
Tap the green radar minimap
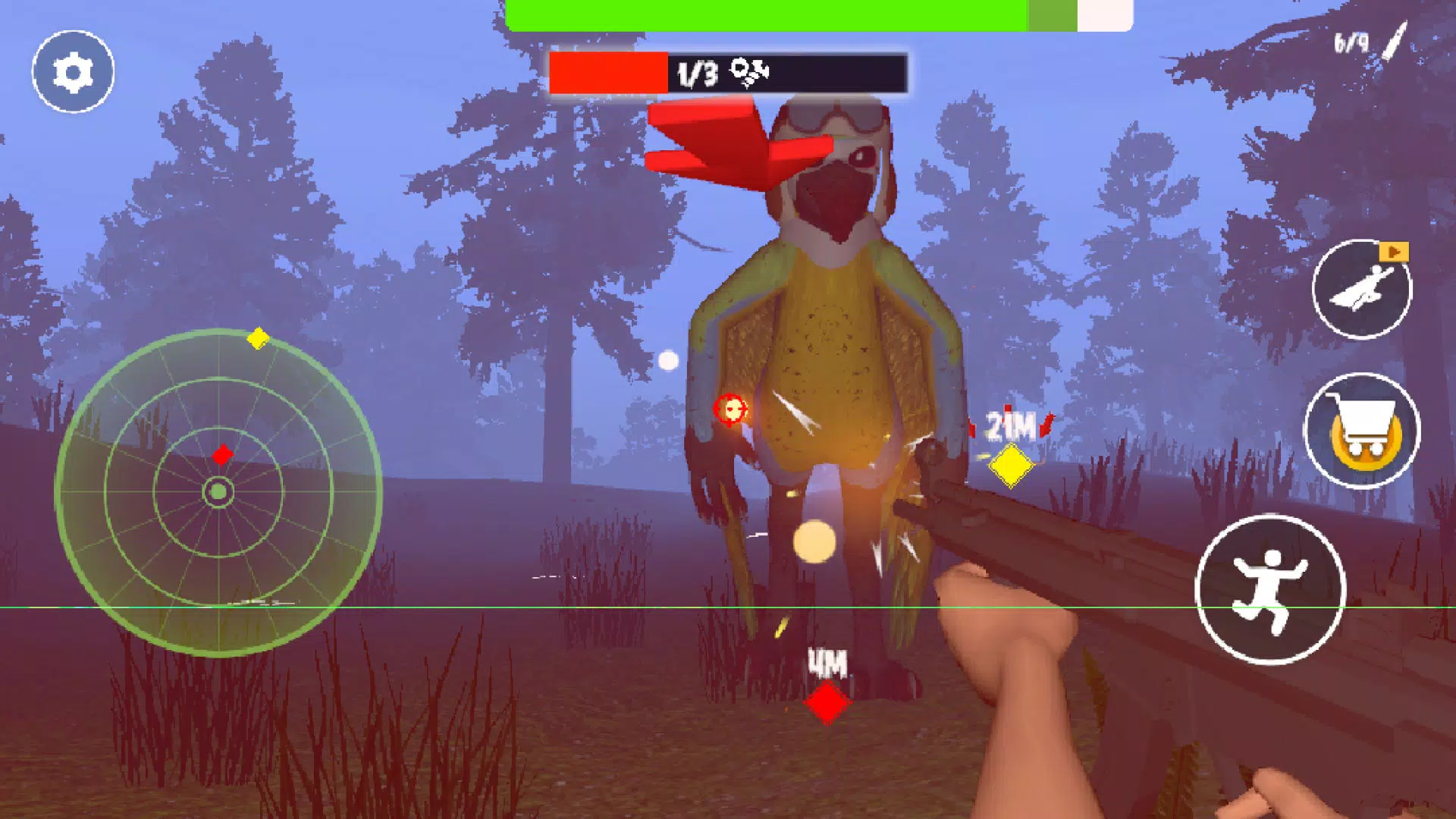pos(218,492)
